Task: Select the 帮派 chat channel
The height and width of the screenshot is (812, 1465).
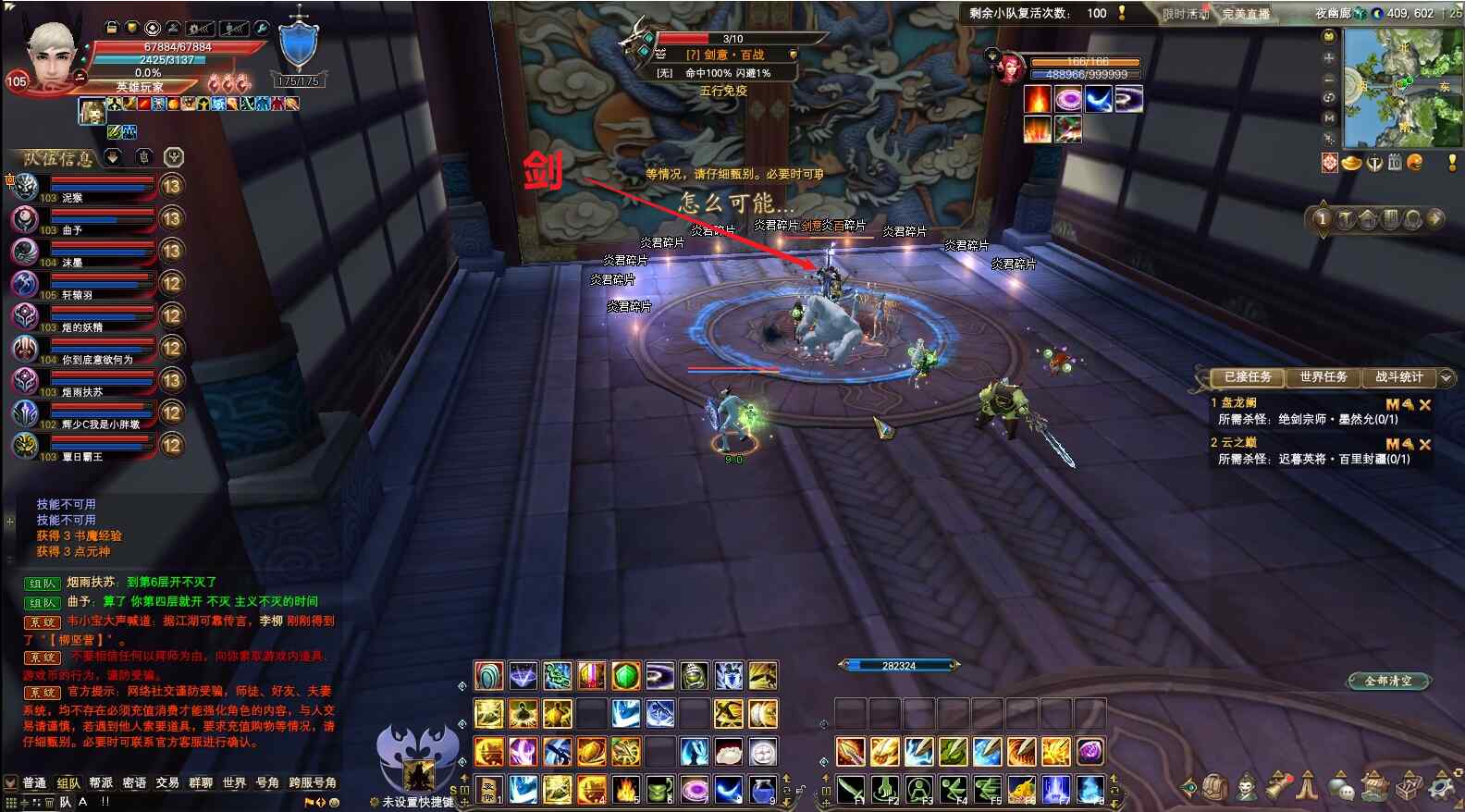Action: [x=101, y=783]
